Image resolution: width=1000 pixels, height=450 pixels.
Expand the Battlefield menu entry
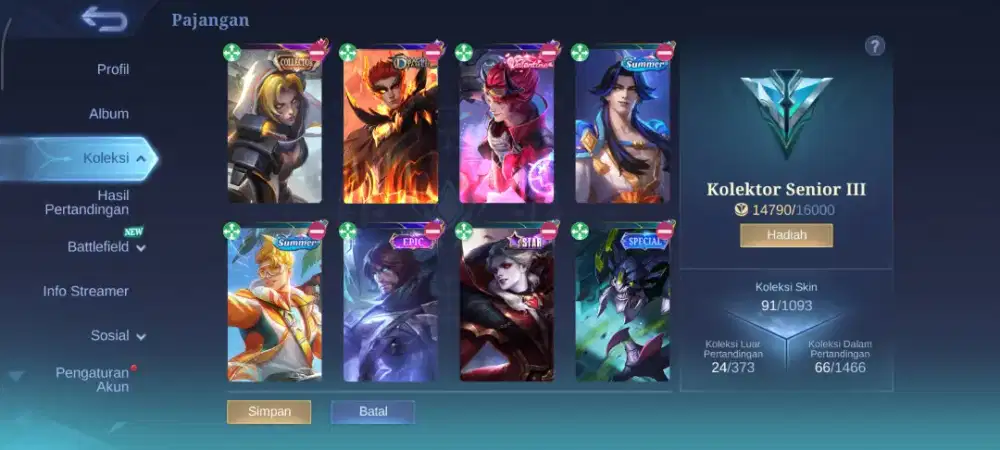[105, 247]
